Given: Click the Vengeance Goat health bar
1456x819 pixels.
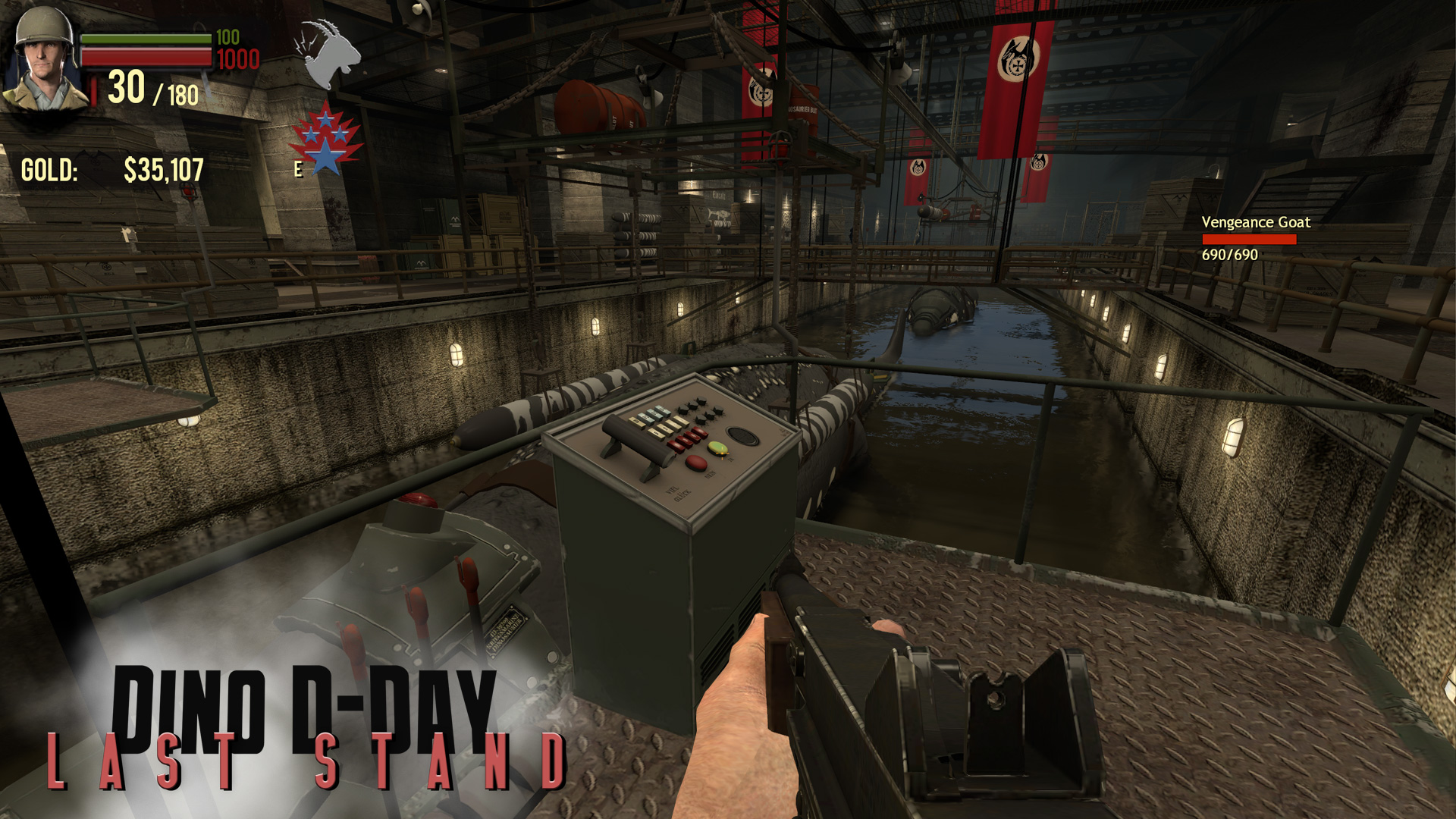Looking at the screenshot, I should pyautogui.click(x=1248, y=240).
